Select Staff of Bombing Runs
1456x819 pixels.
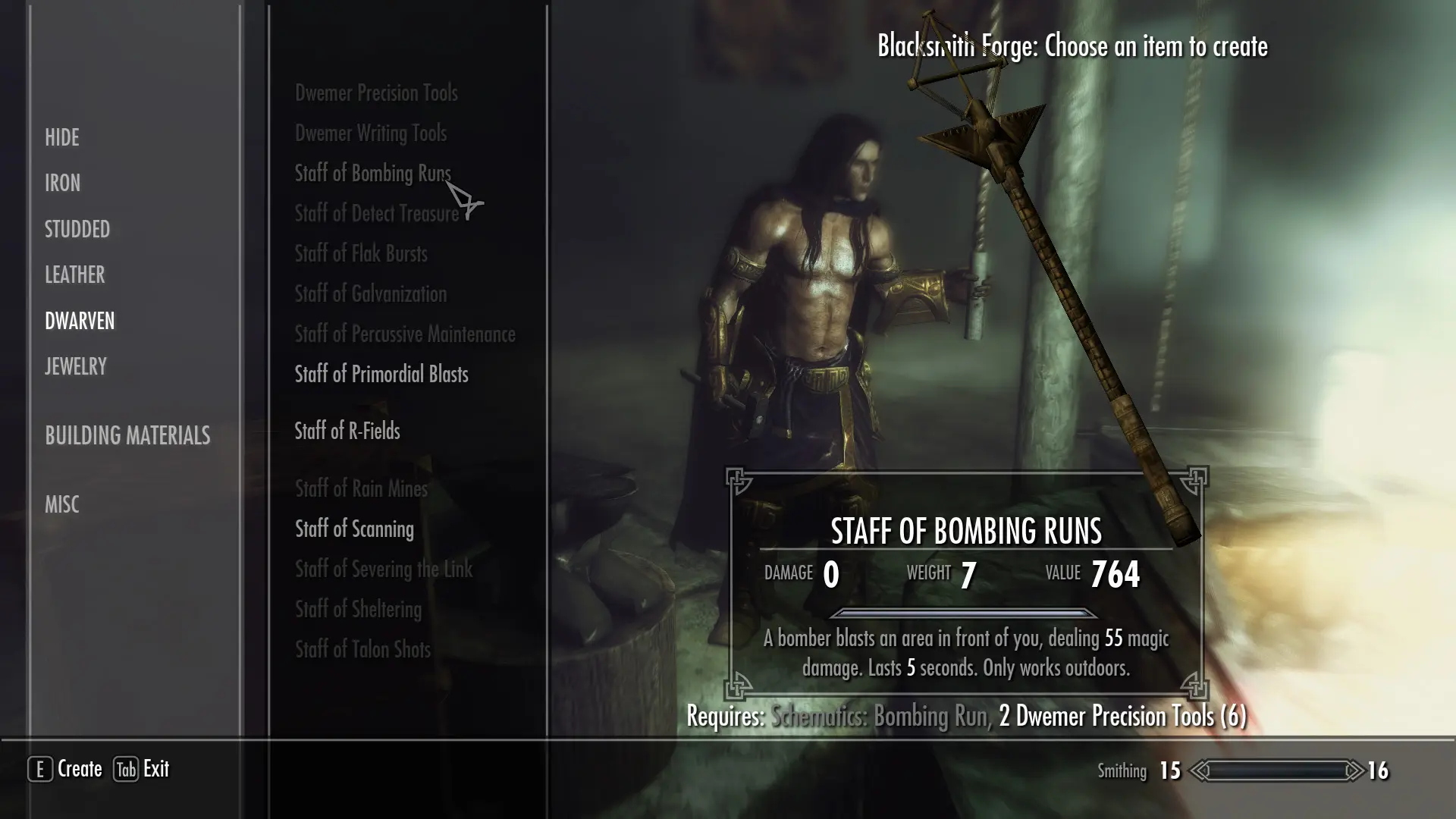coord(372,174)
